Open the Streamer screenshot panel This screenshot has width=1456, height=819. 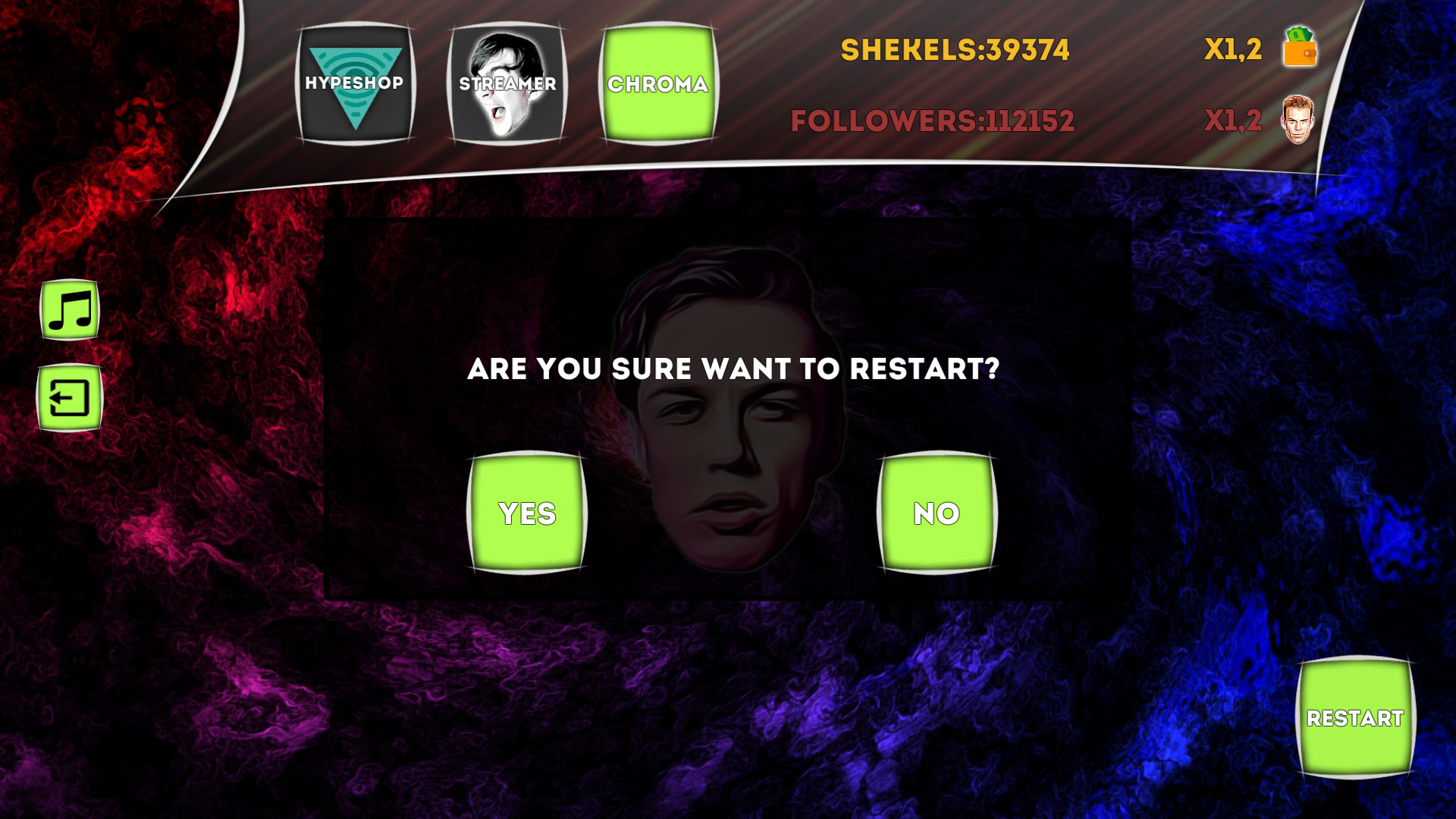coord(507,85)
